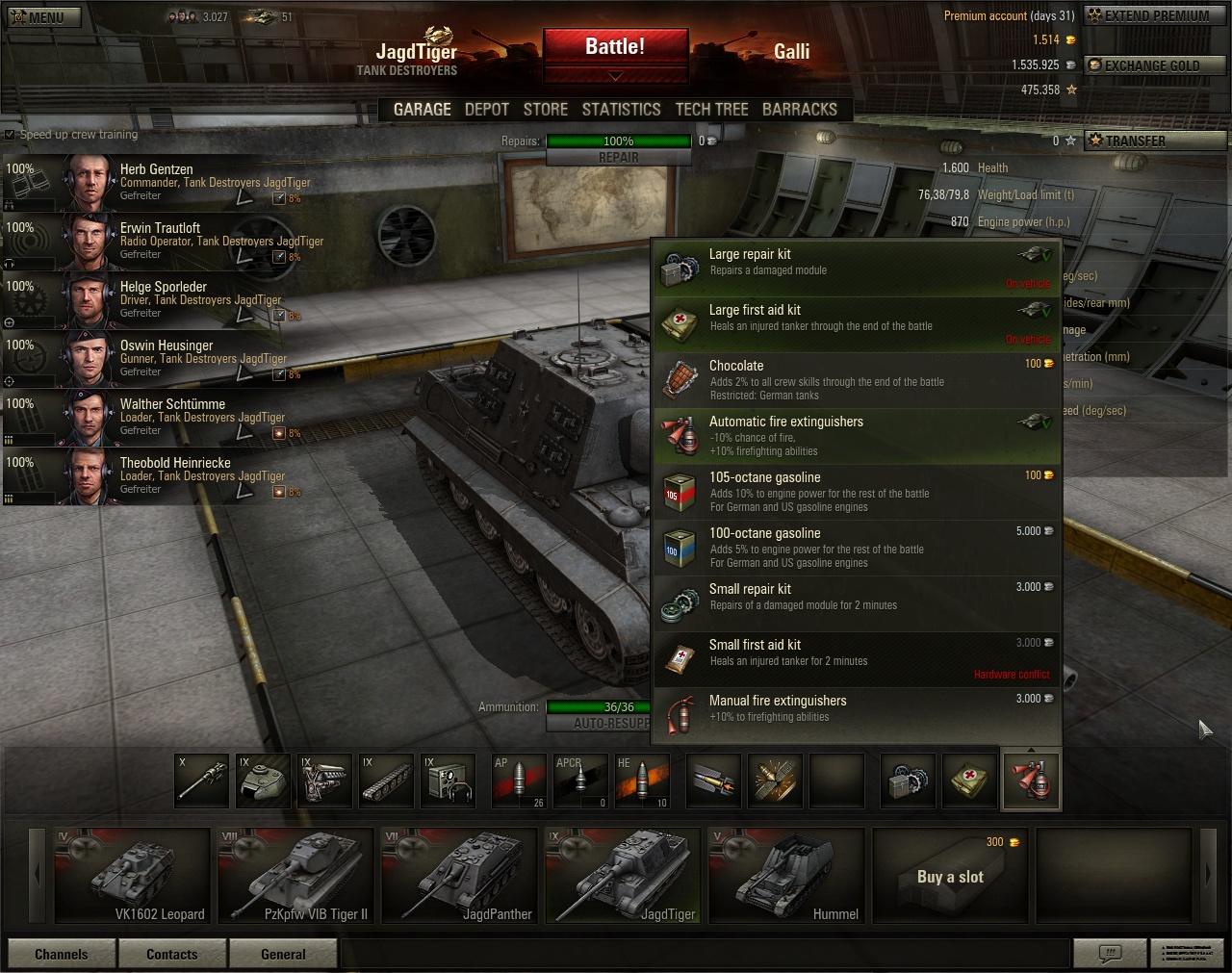The height and width of the screenshot is (973, 1232).
Task: Start a match with the Battle! button
Action: pyautogui.click(x=615, y=47)
